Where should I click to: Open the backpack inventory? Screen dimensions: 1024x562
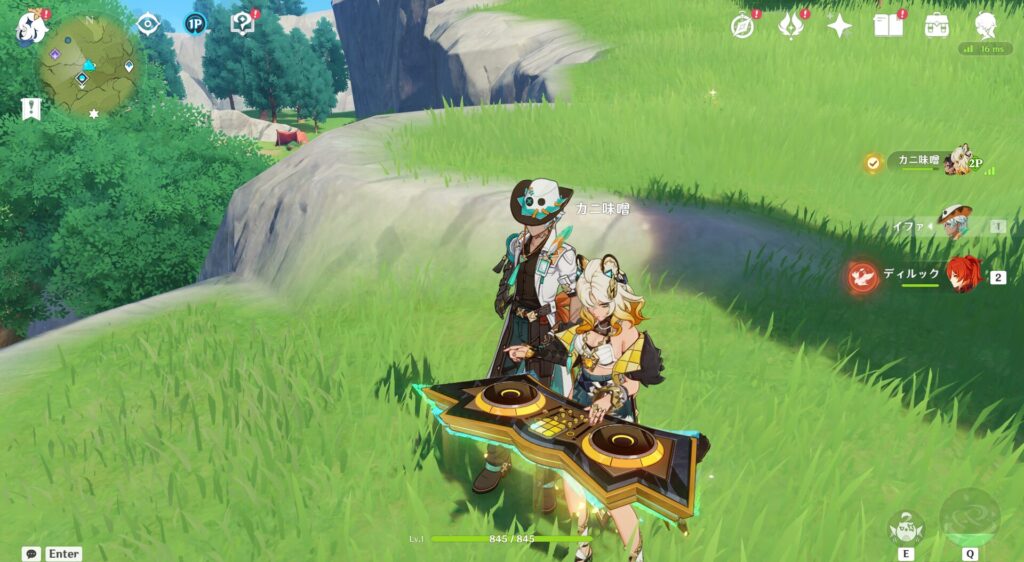pyautogui.click(x=937, y=26)
